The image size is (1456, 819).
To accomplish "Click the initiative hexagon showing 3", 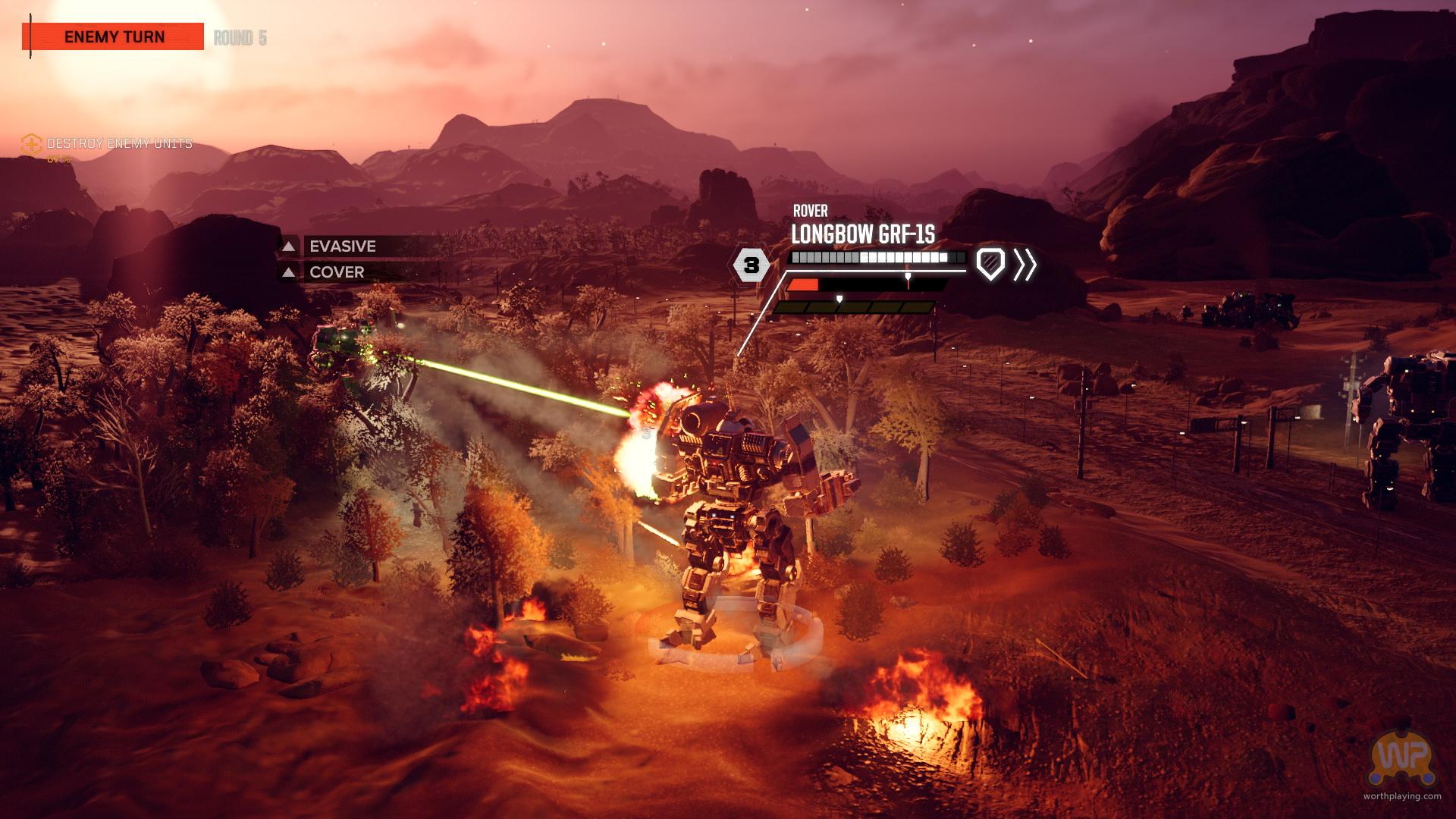I will click(x=751, y=265).
